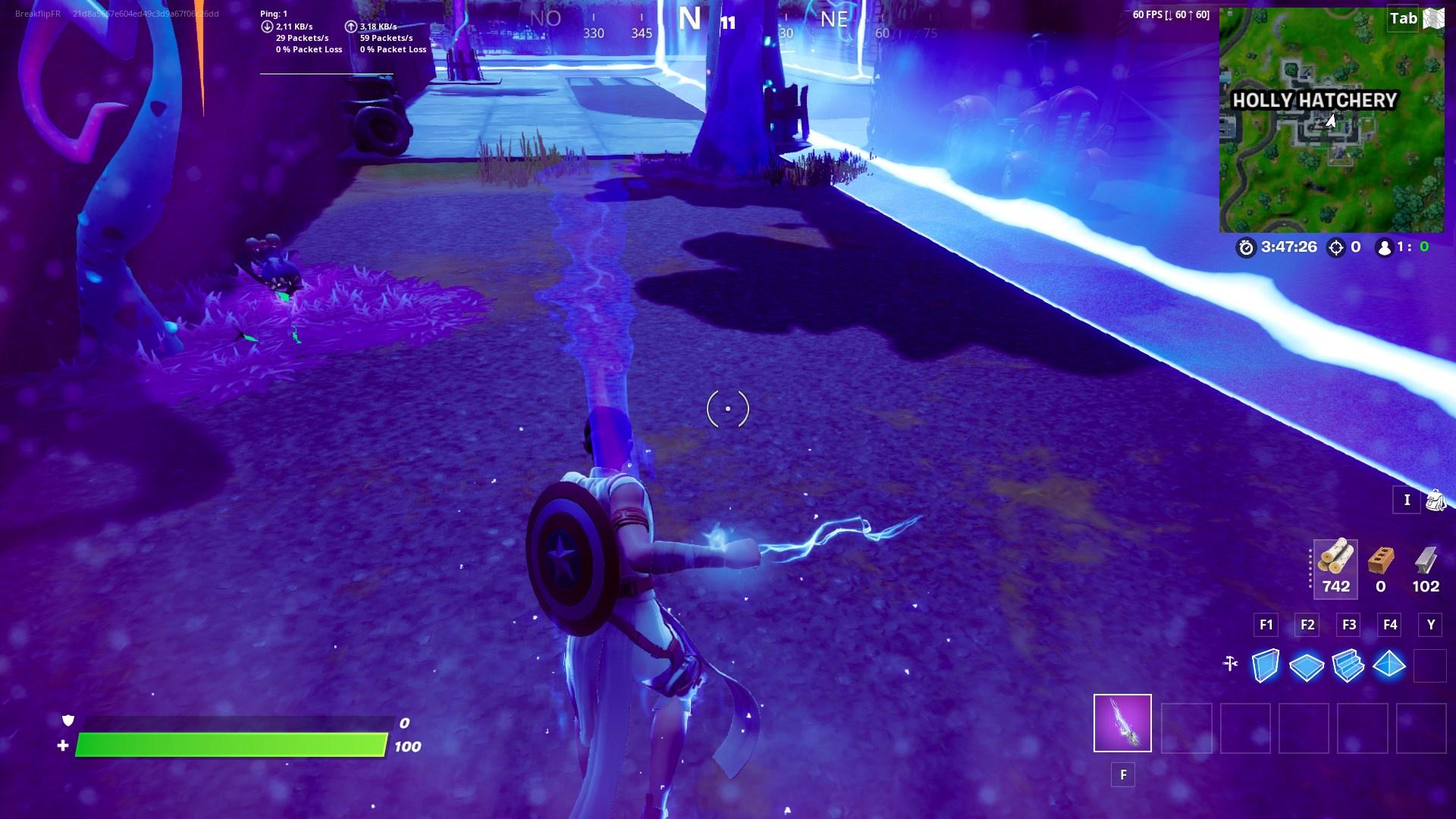Click the 60 FPS counter readout
This screenshot has height=819, width=1456.
coord(1169,13)
